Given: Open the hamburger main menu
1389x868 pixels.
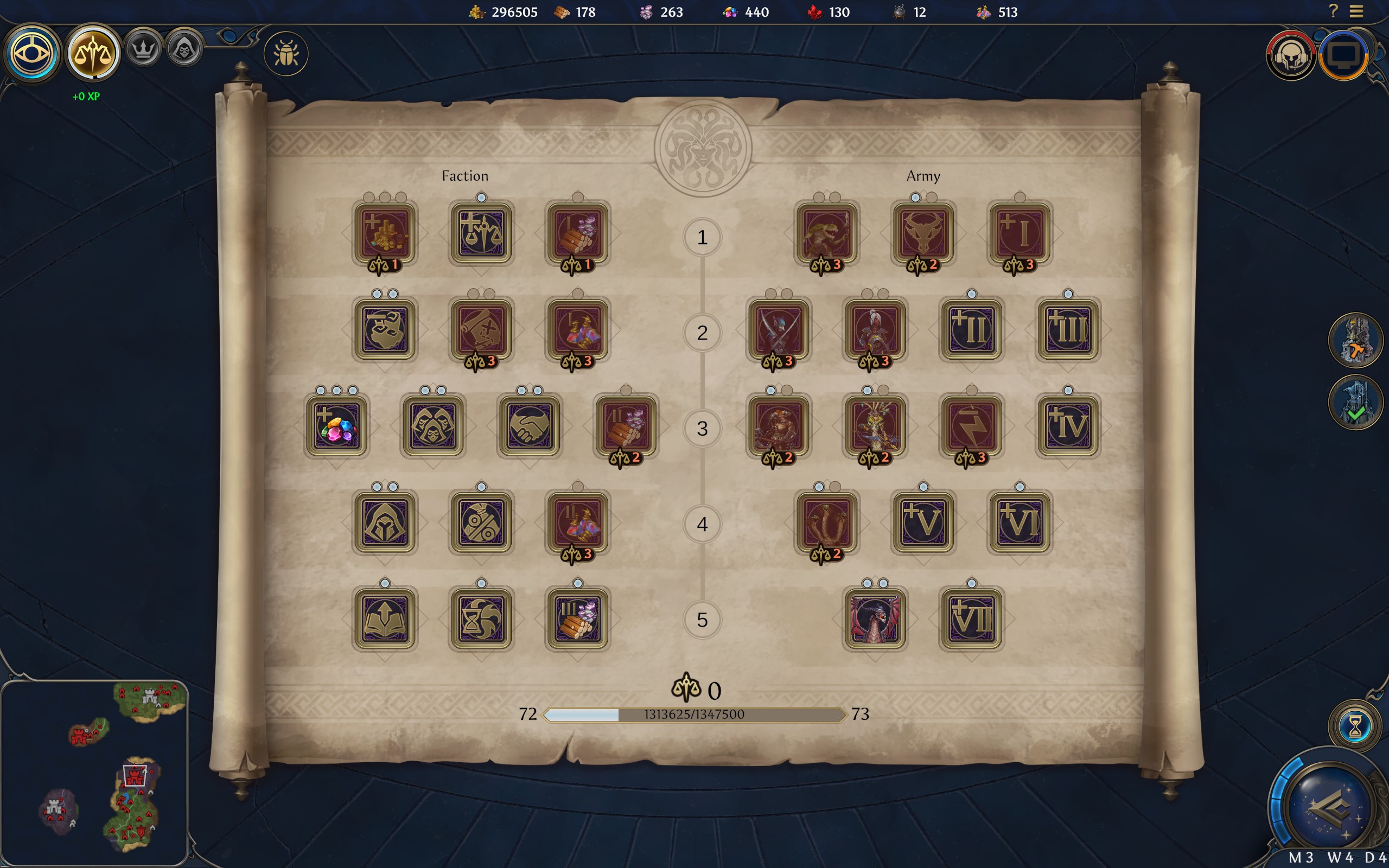Looking at the screenshot, I should click(x=1356, y=11).
